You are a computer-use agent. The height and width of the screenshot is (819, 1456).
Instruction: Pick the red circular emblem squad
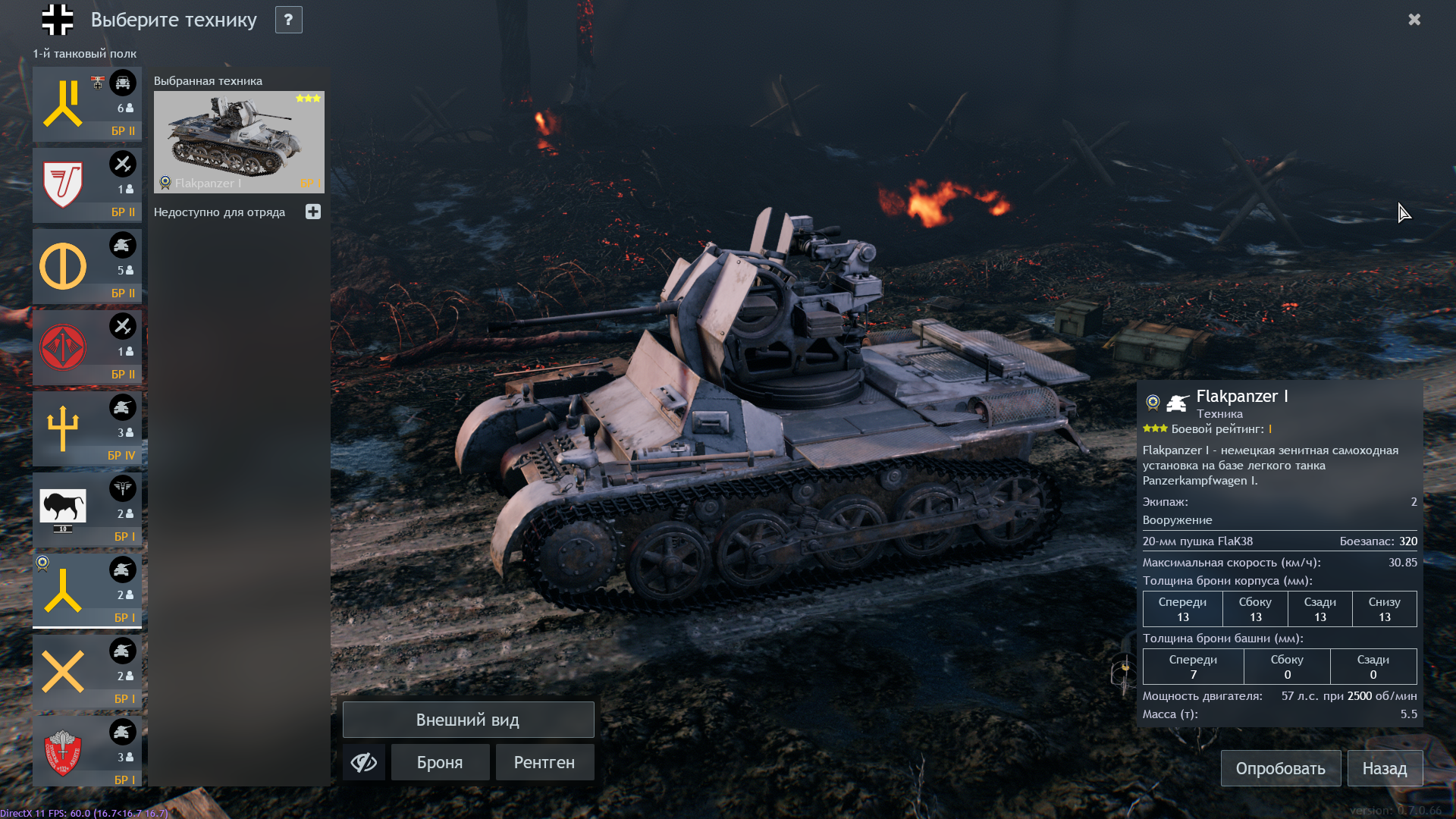[x=86, y=347]
